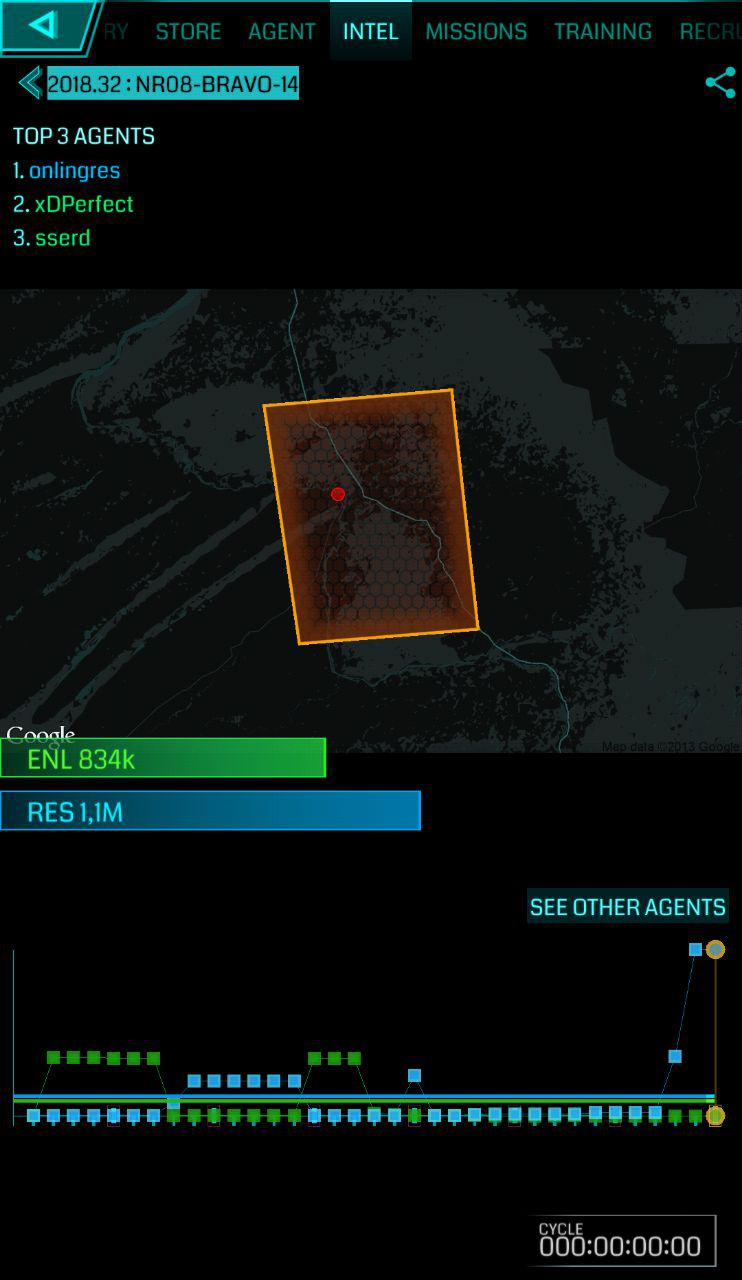Share this region score
The image size is (742, 1280).
[x=720, y=83]
